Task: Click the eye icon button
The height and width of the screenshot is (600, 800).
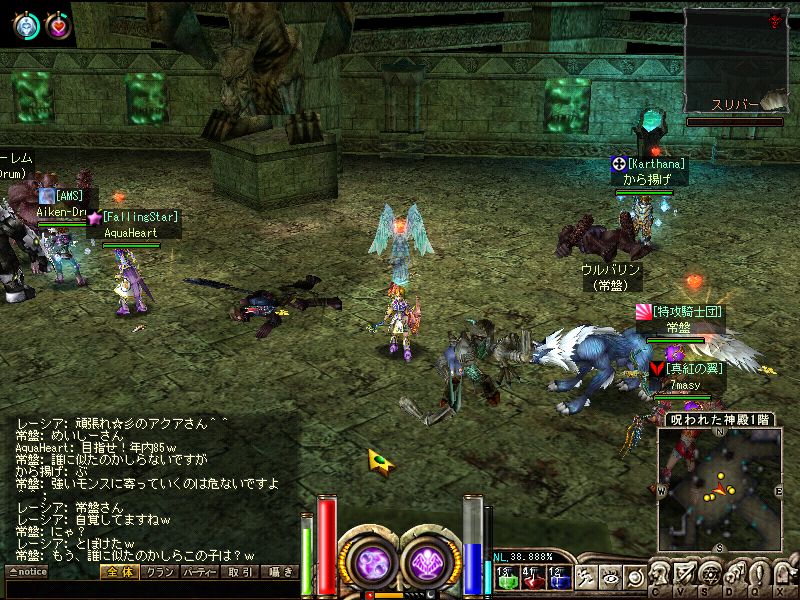Action: click(611, 577)
